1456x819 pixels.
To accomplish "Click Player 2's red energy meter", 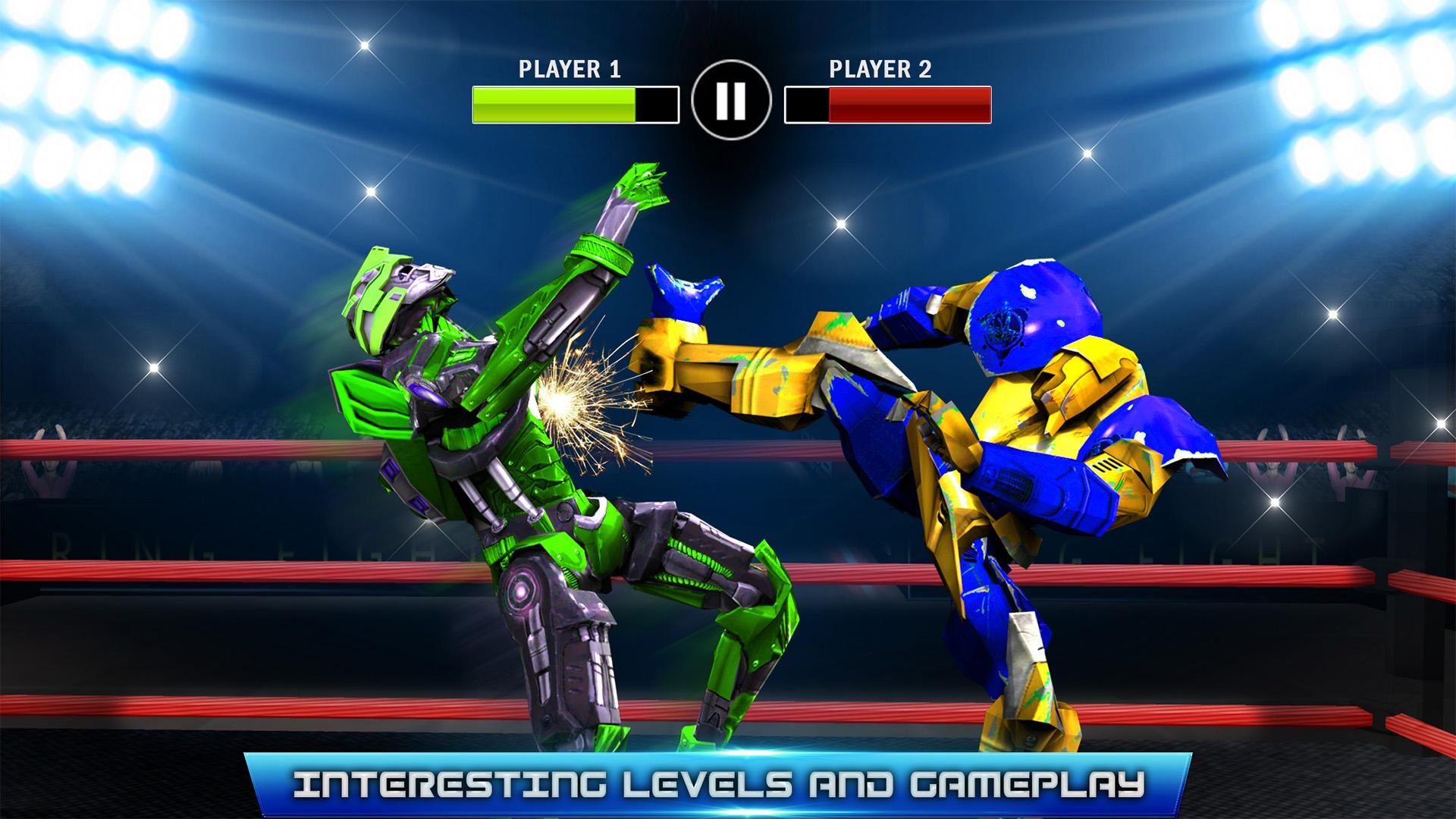I will click(x=910, y=104).
